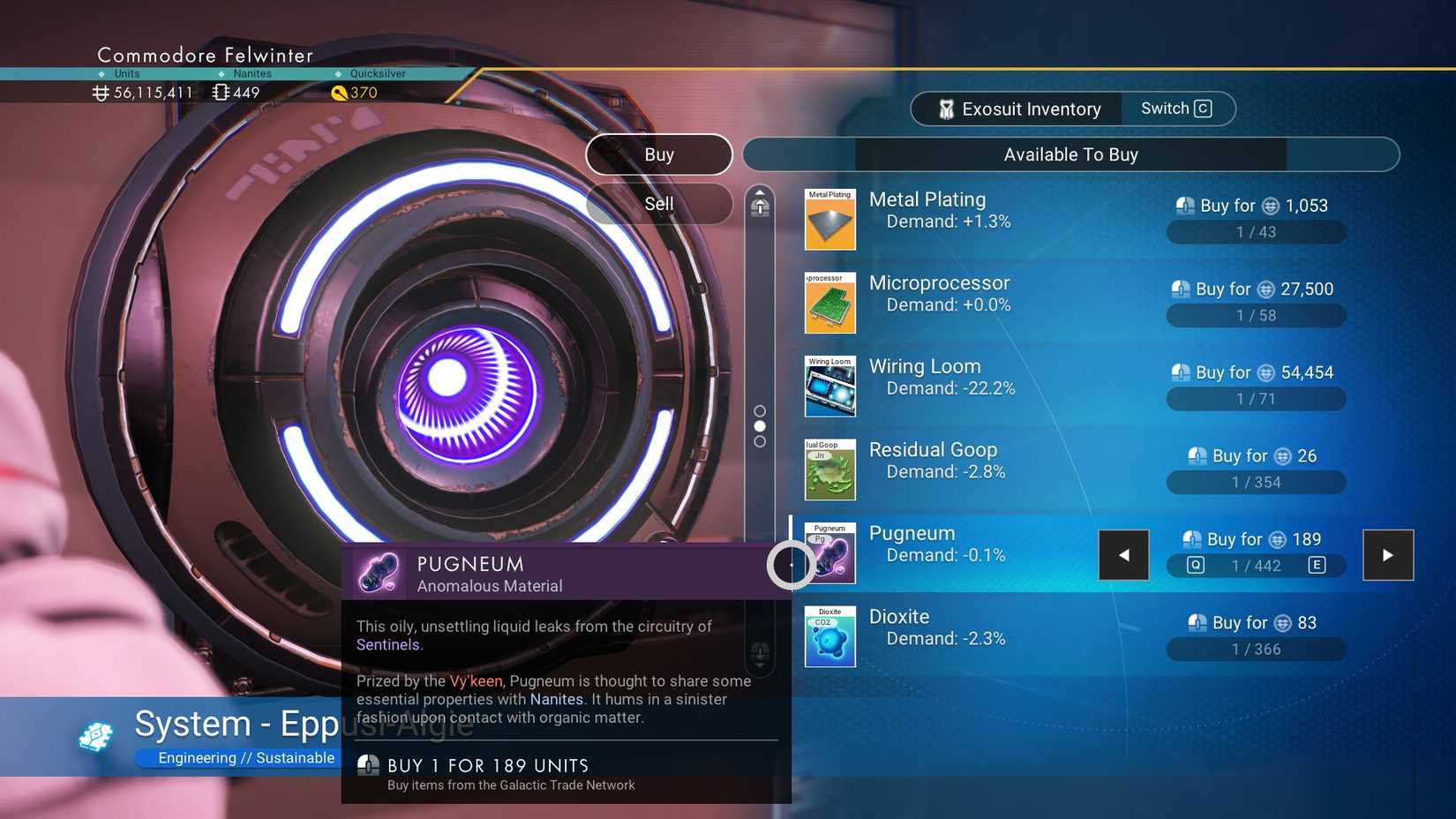The width and height of the screenshot is (1456, 819).
Task: Select the Metal Plating item icon
Action: [829, 219]
